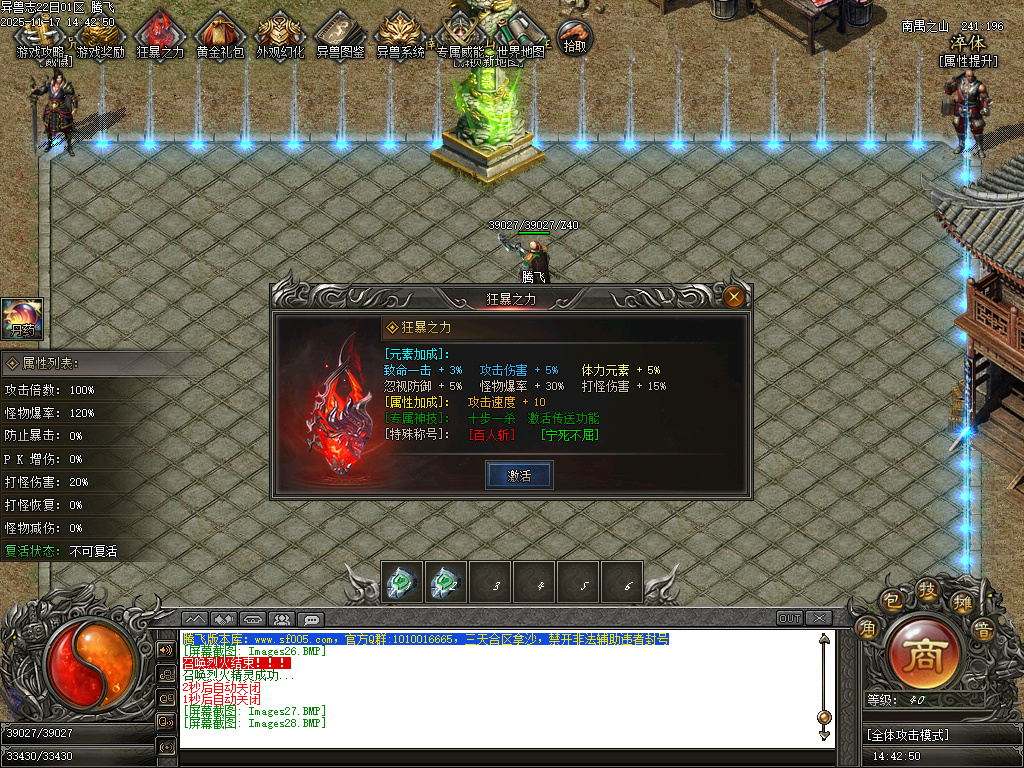1024x768 pixels.
Task: Click the speech bubble chat channel button
Action: tap(311, 619)
